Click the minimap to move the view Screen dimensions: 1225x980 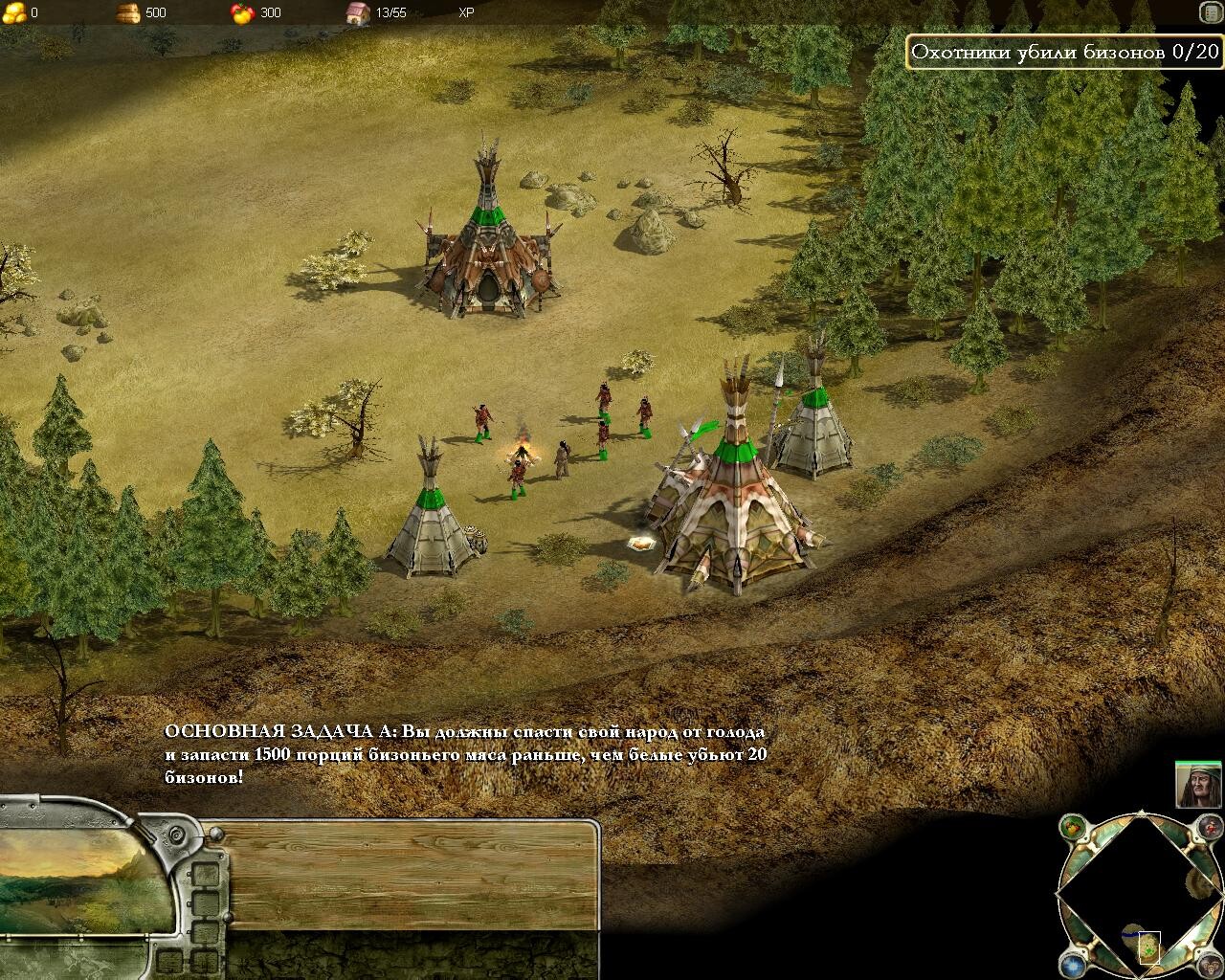1140,897
